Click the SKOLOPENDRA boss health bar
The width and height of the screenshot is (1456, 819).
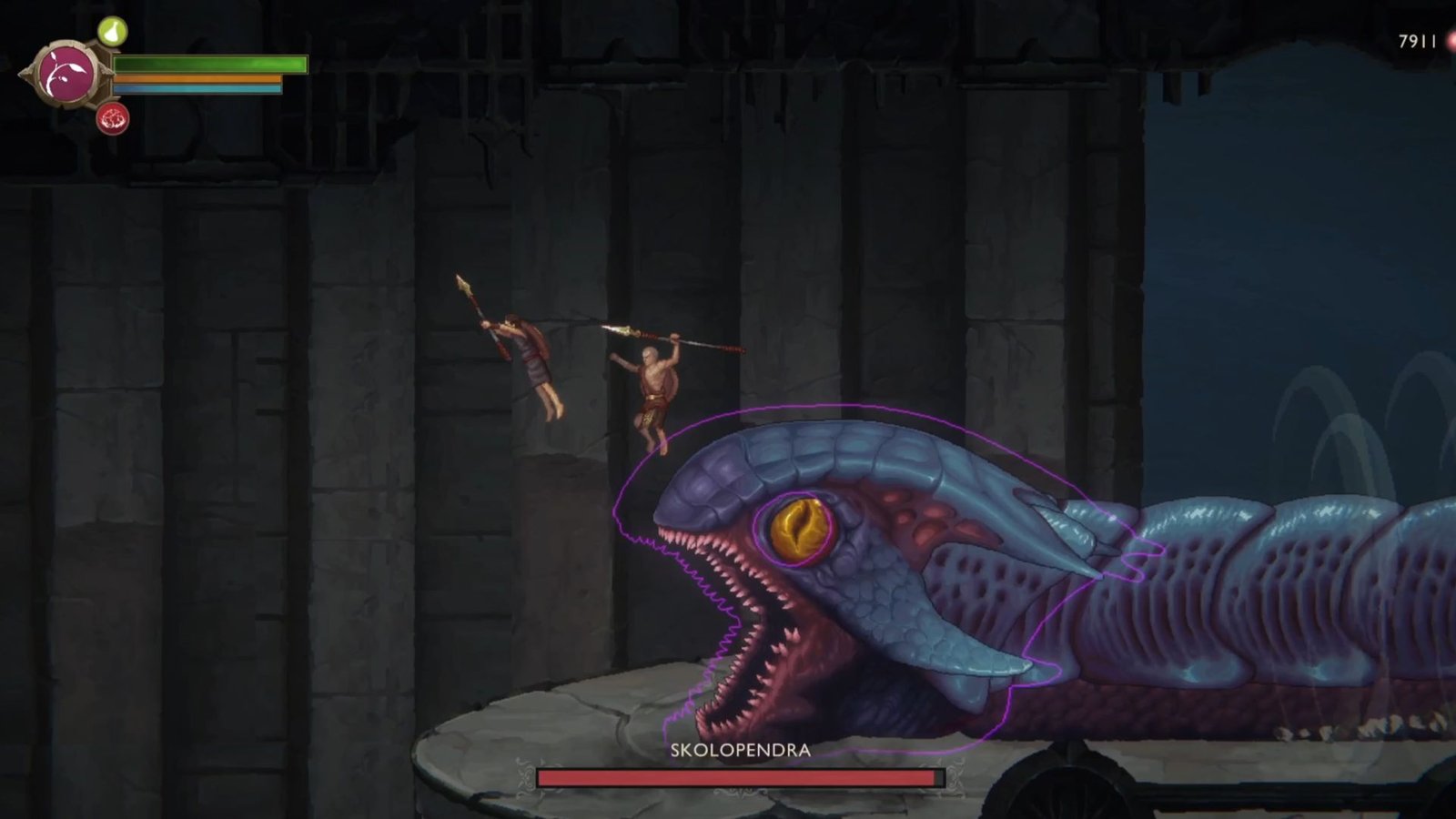point(739,777)
